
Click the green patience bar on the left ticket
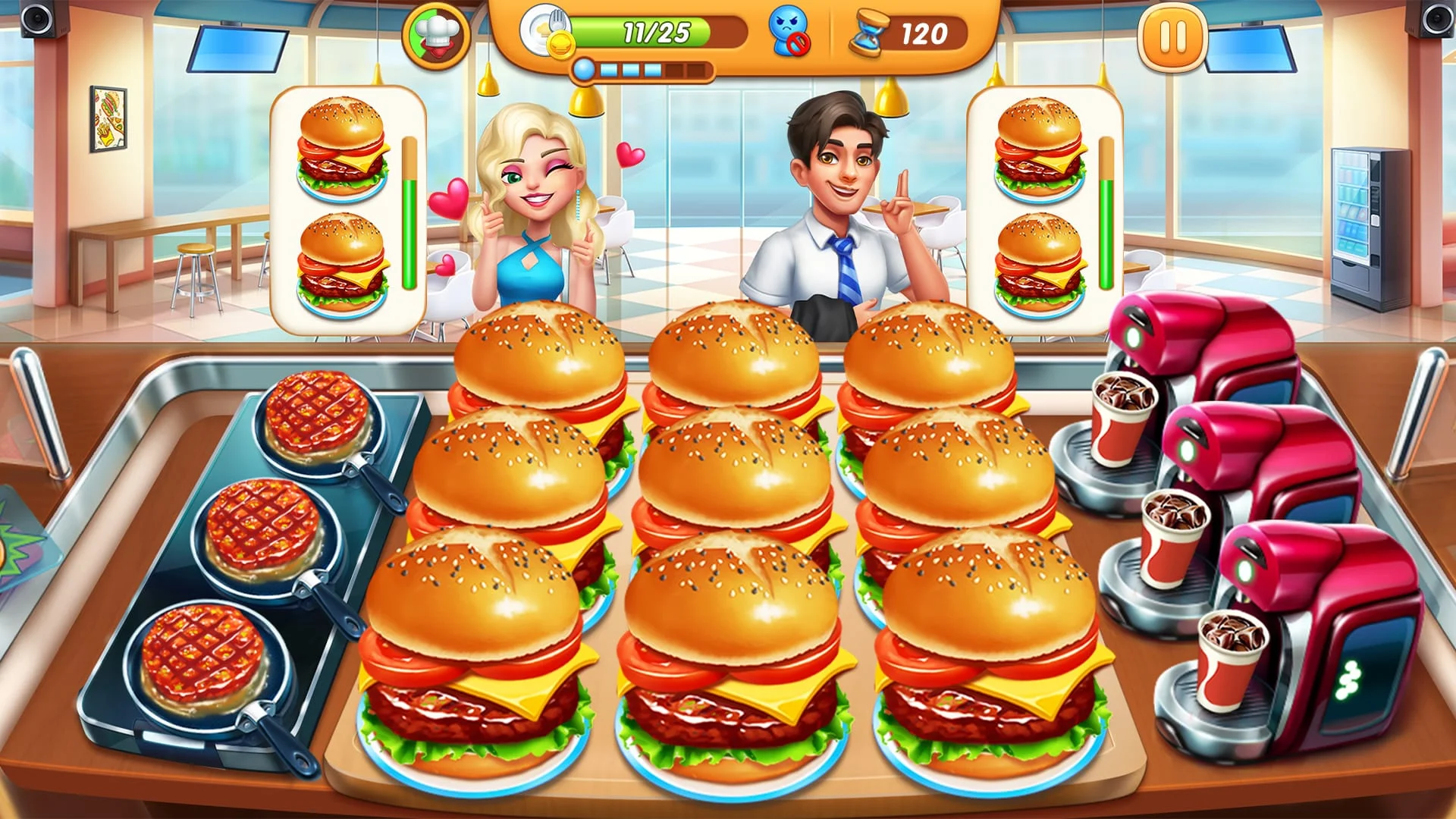tap(409, 212)
